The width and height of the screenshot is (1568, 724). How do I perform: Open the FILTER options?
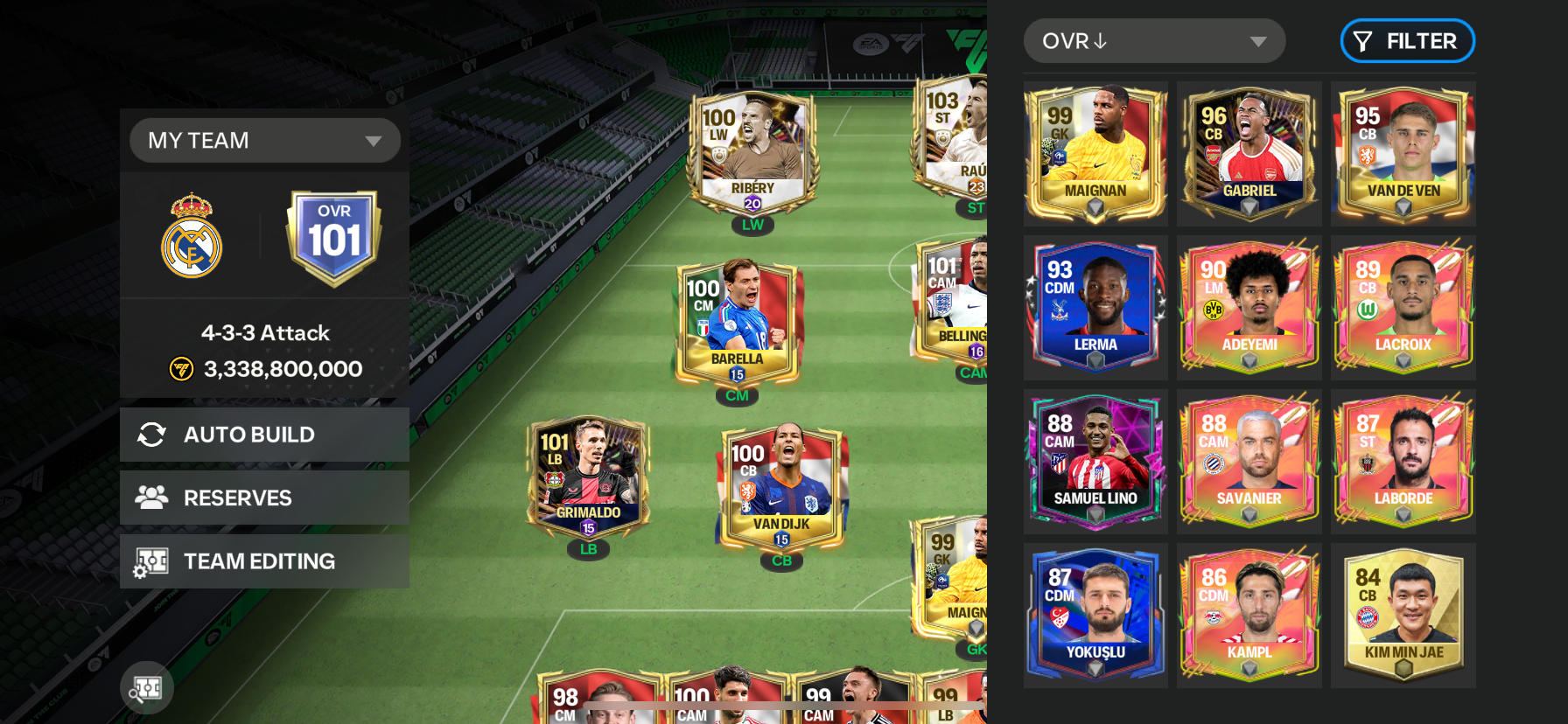click(1407, 41)
